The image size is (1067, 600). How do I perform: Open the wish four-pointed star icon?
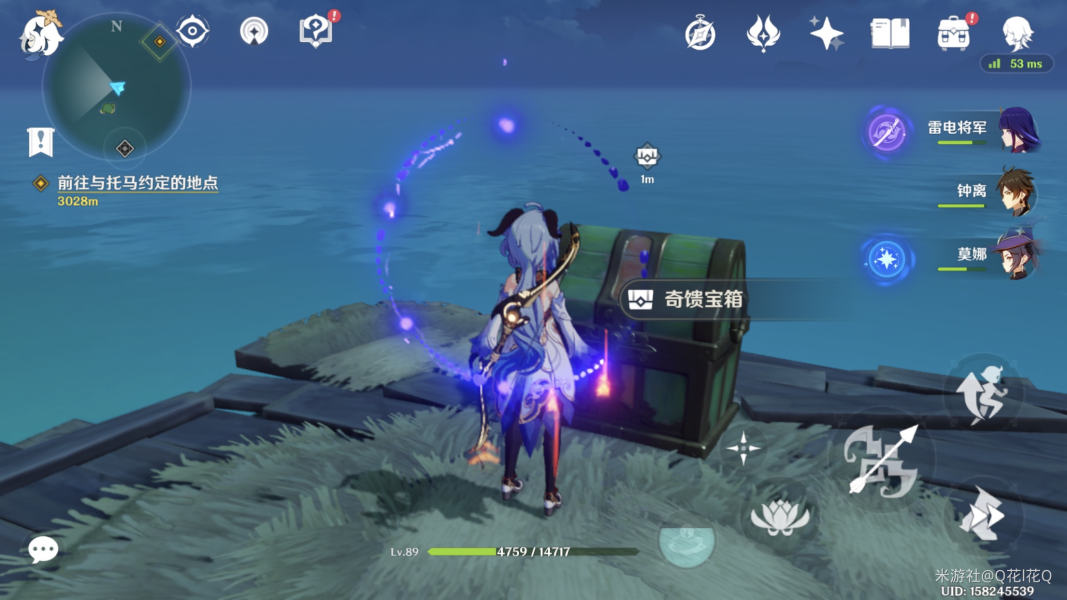[x=826, y=34]
